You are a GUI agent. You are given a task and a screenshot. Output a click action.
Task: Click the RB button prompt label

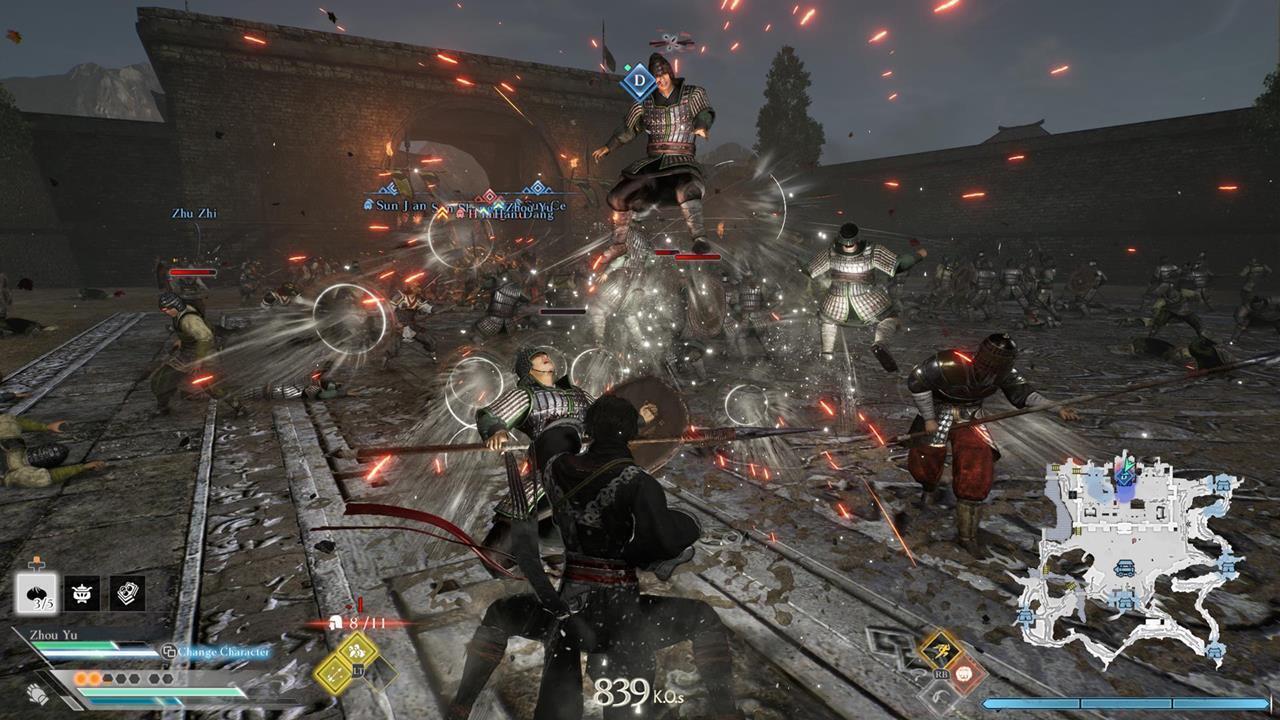(941, 674)
